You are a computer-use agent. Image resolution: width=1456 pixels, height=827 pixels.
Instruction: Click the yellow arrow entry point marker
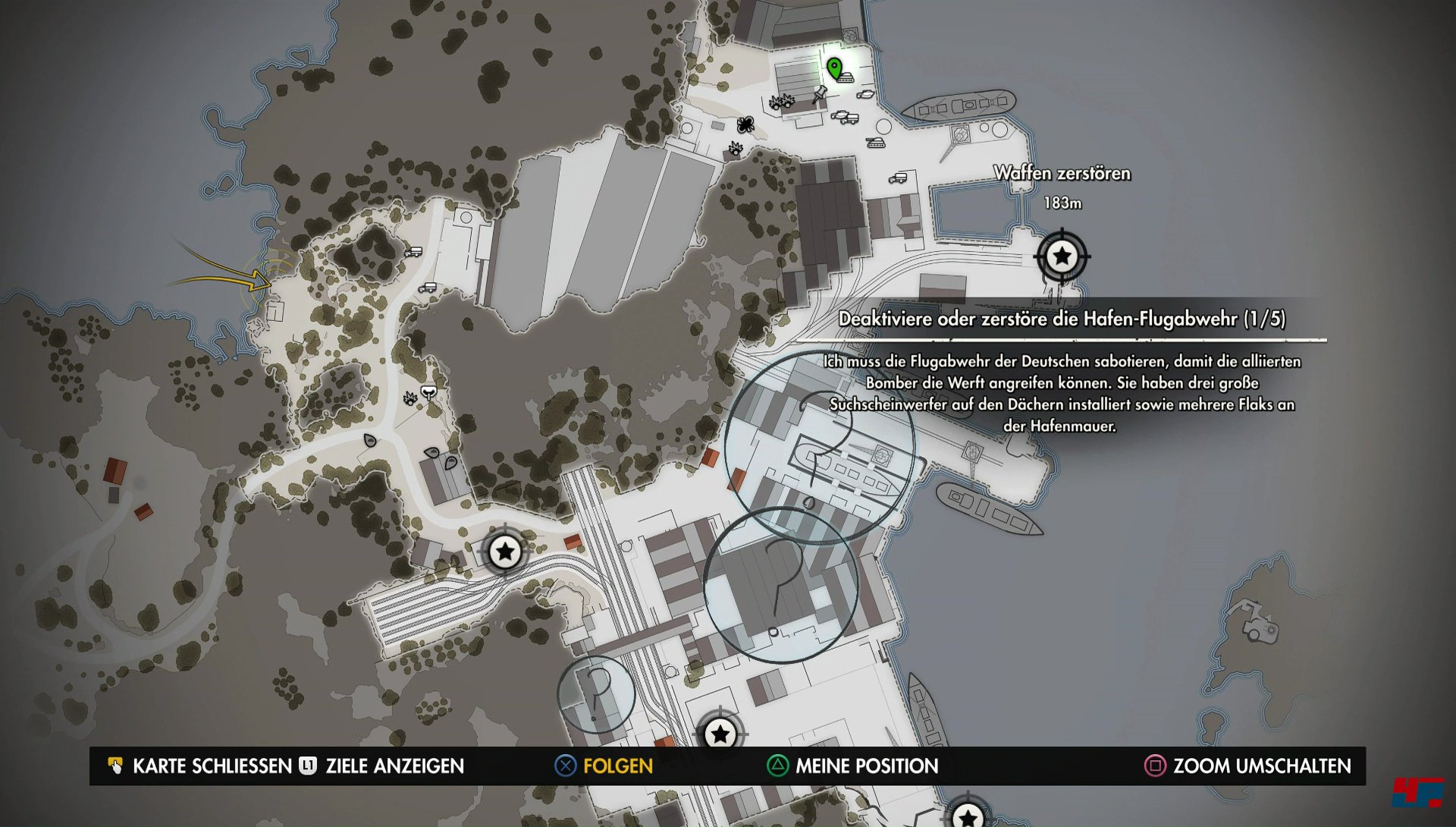pyautogui.click(x=258, y=281)
